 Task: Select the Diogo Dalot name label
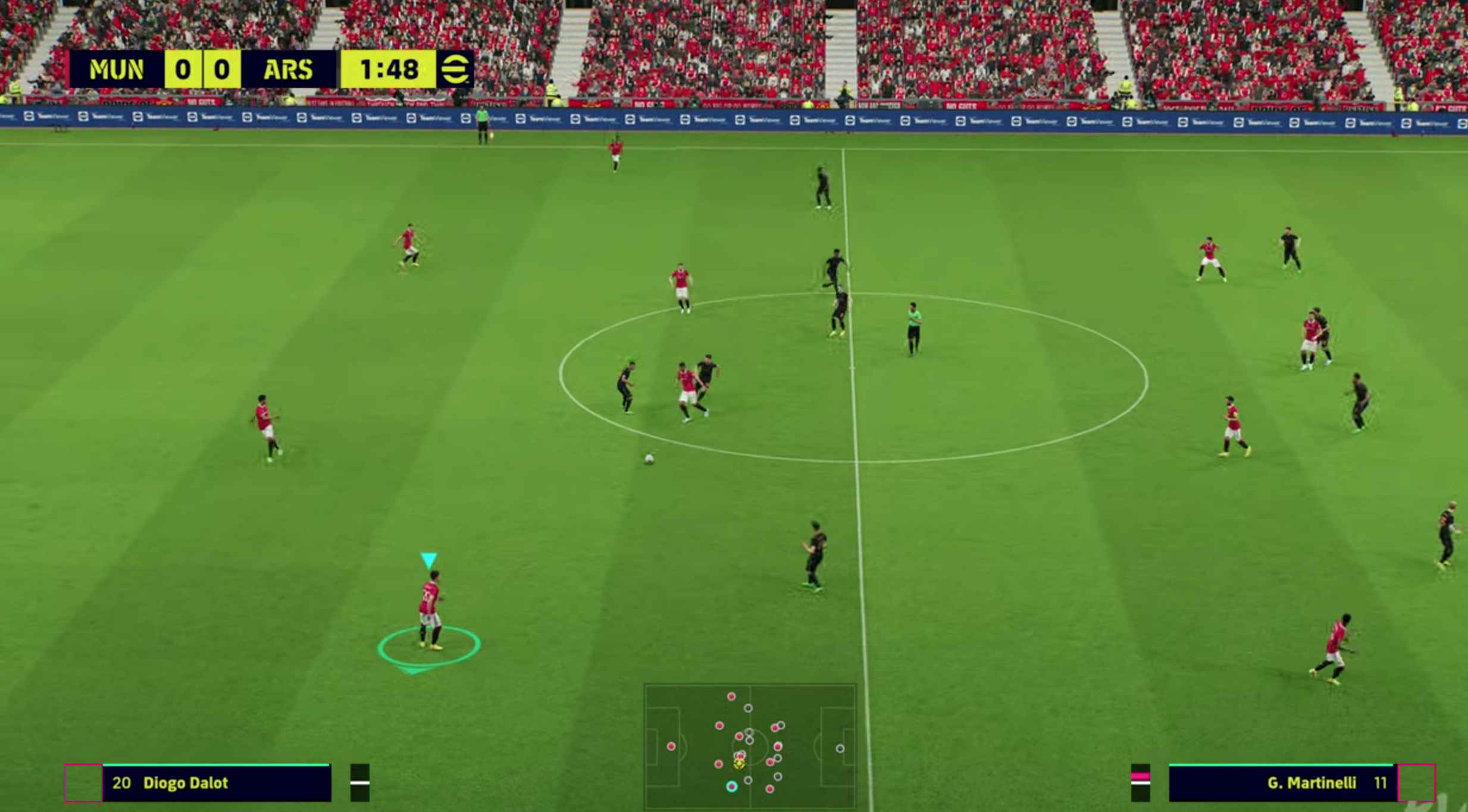[x=186, y=783]
